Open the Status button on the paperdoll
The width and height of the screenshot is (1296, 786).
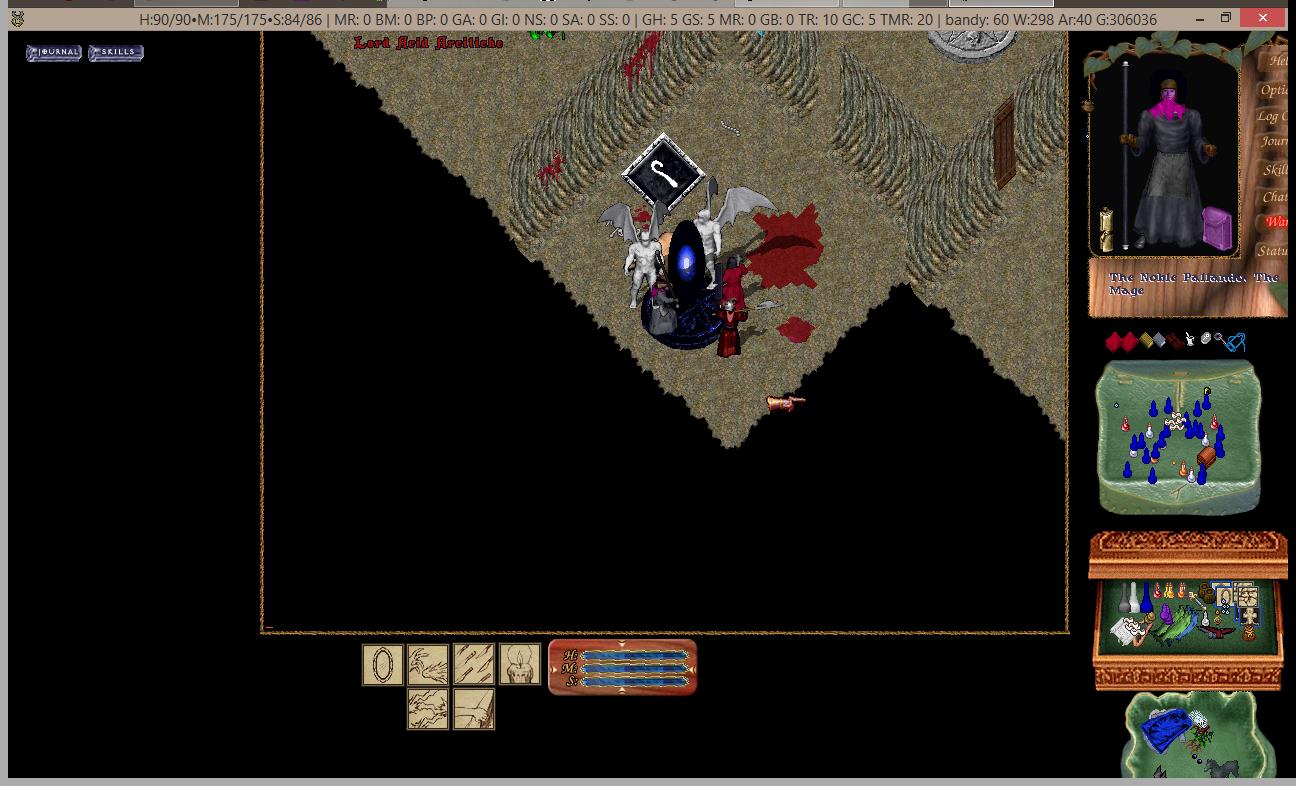coord(1273,250)
